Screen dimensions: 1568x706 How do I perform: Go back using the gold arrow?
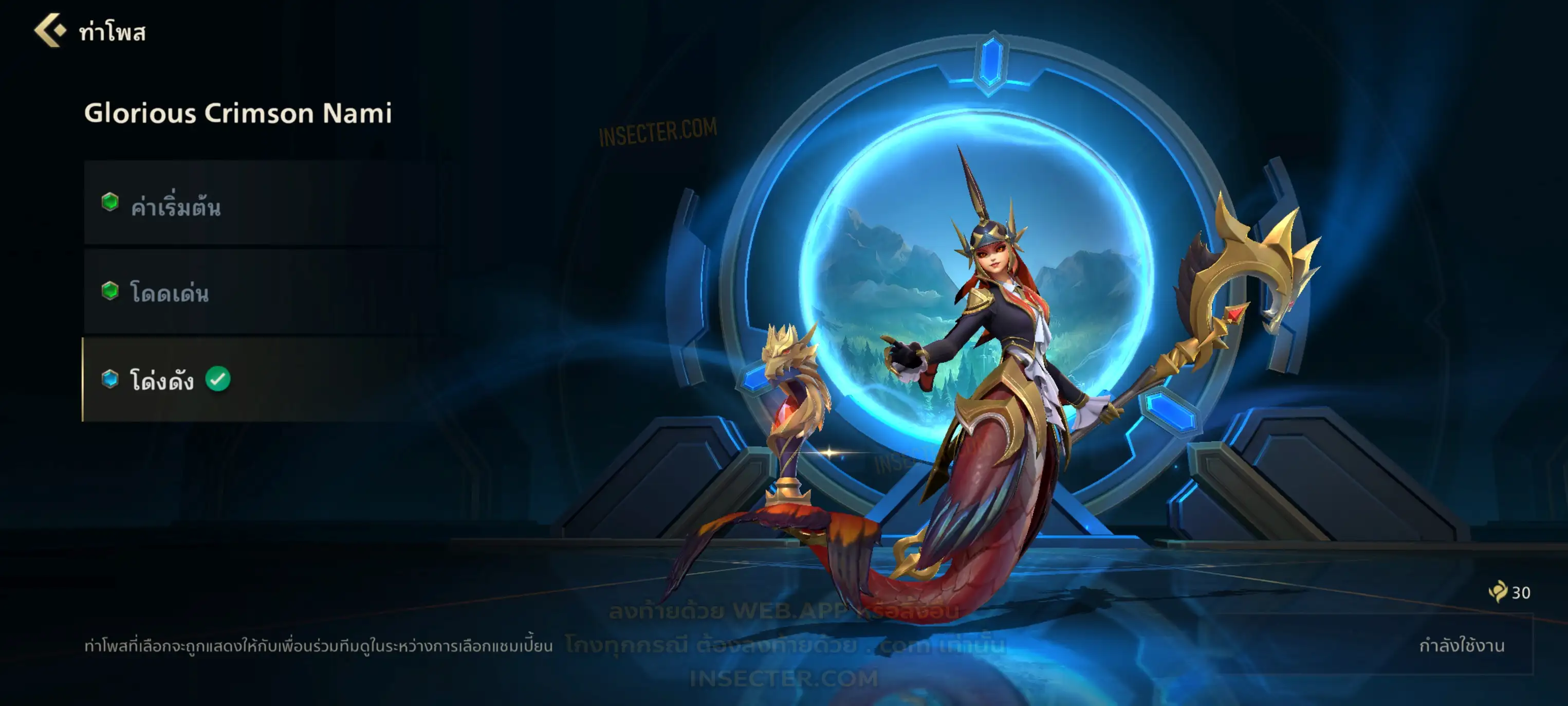49,30
